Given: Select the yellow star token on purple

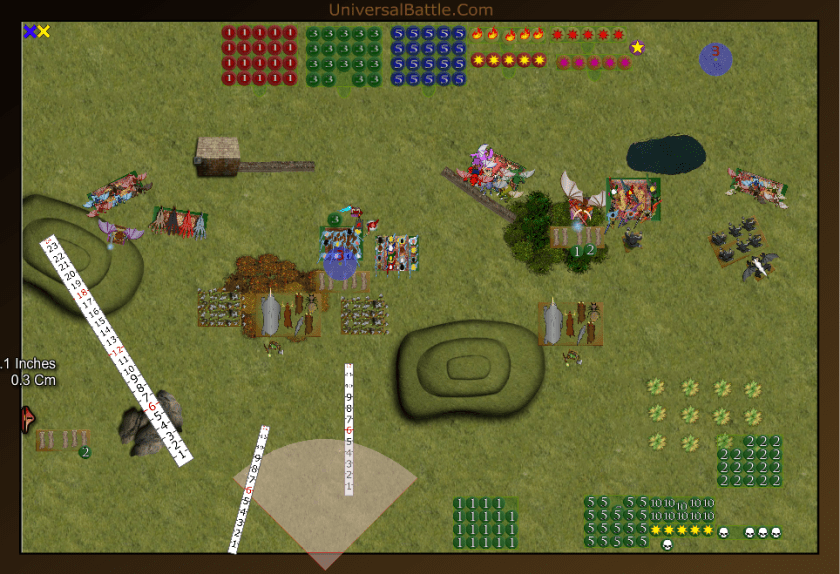Looking at the screenshot, I should (637, 47).
